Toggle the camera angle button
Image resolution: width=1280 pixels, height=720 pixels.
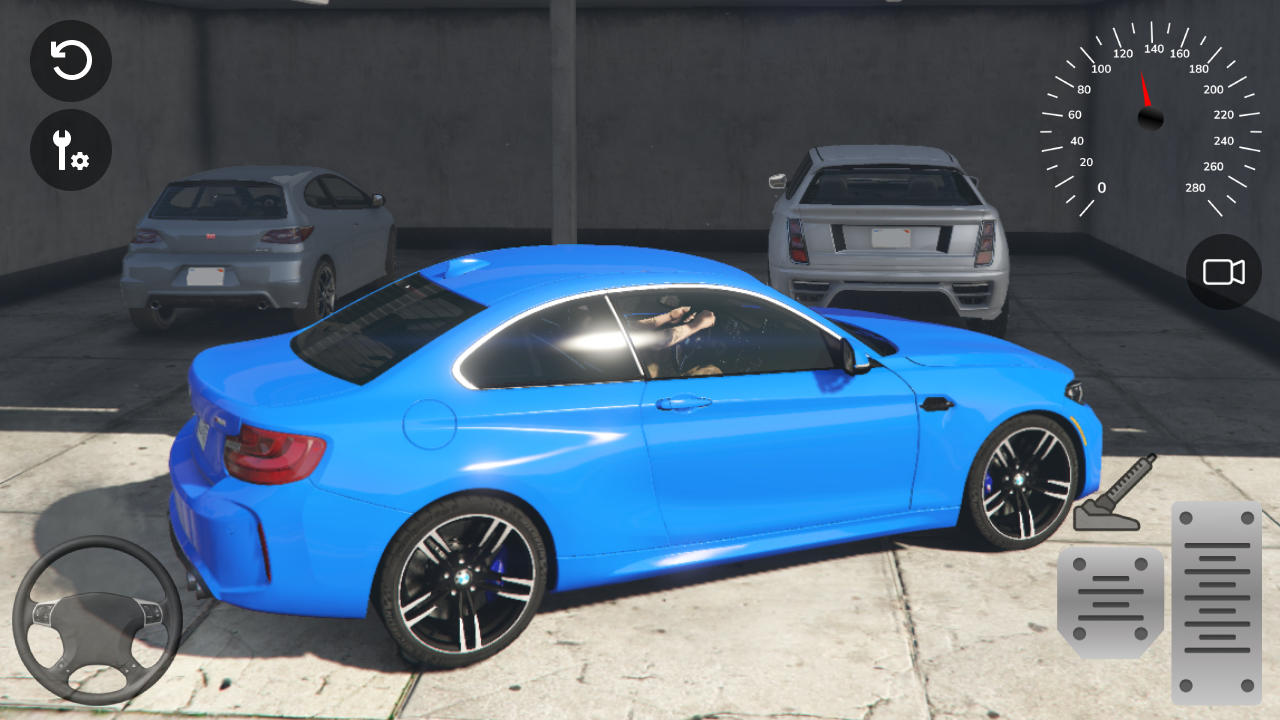1223,272
